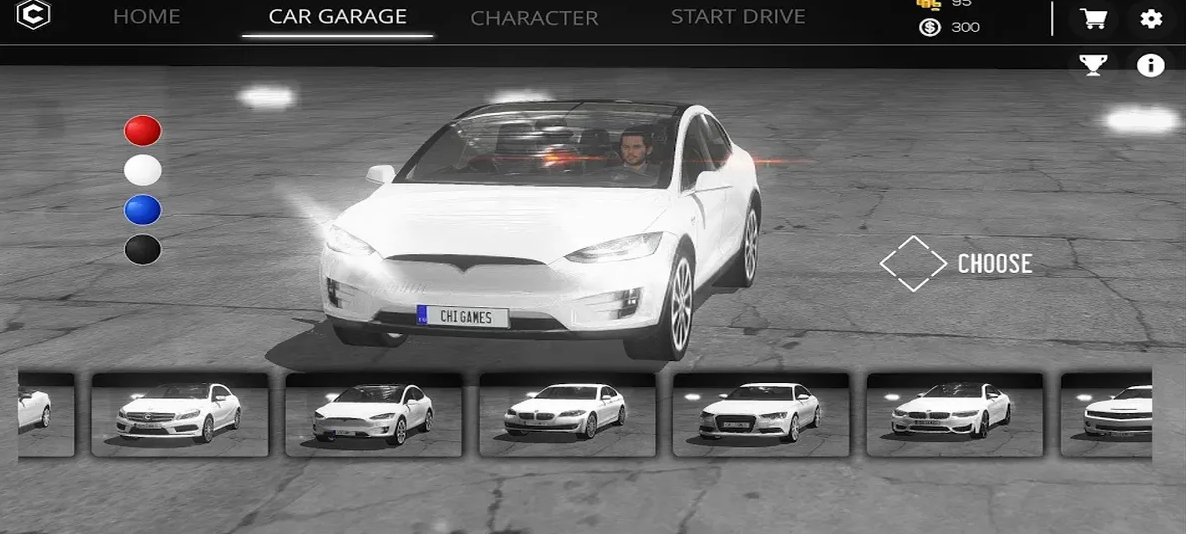This screenshot has height=534, width=1186.
Task: Paint the car red
Action: 143,130
